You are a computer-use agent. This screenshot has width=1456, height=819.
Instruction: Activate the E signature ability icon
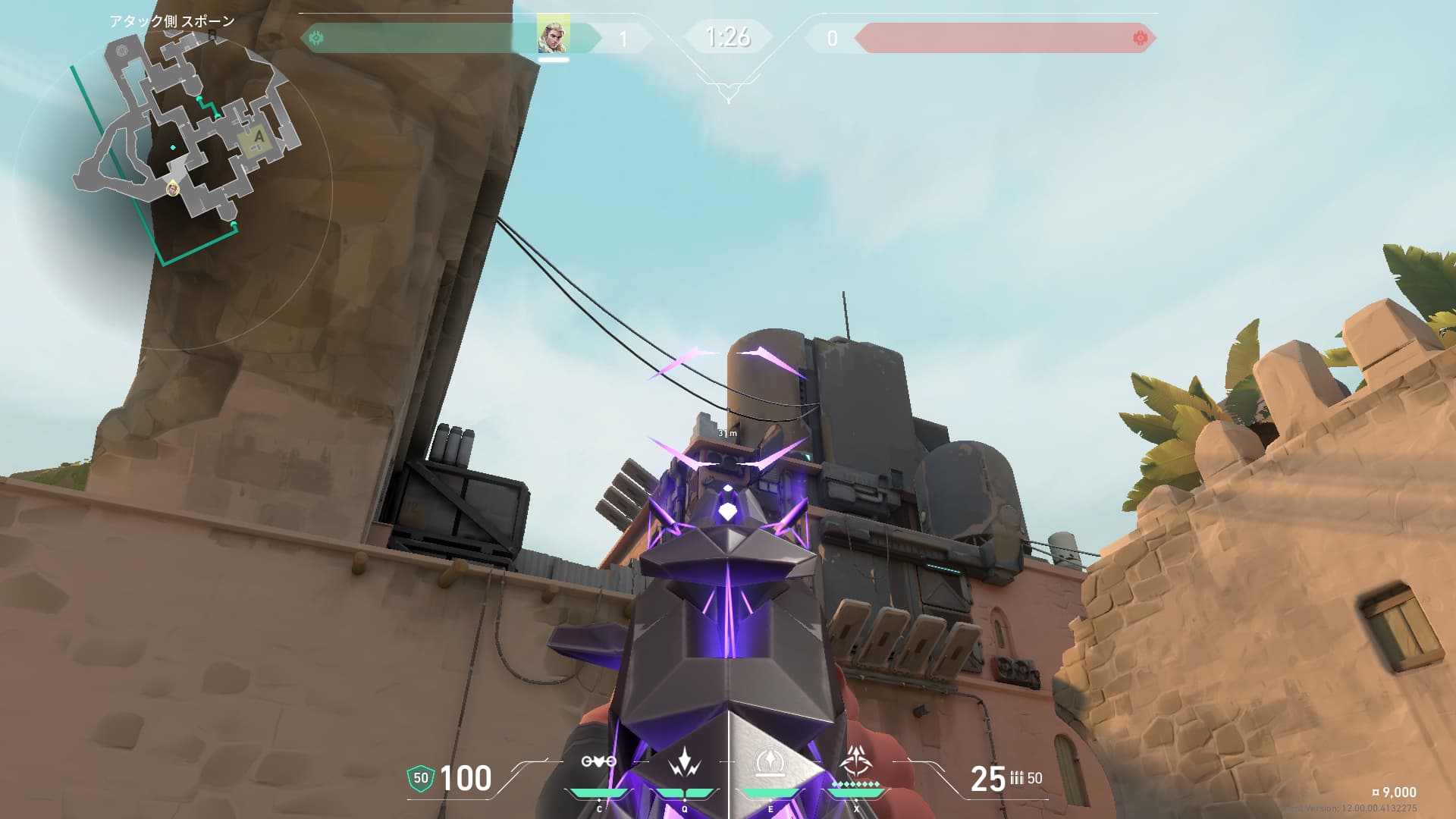(770, 762)
